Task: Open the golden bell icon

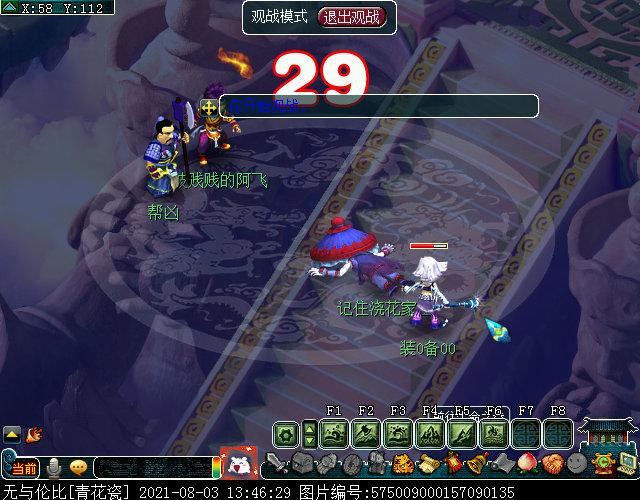Action: (476, 464)
